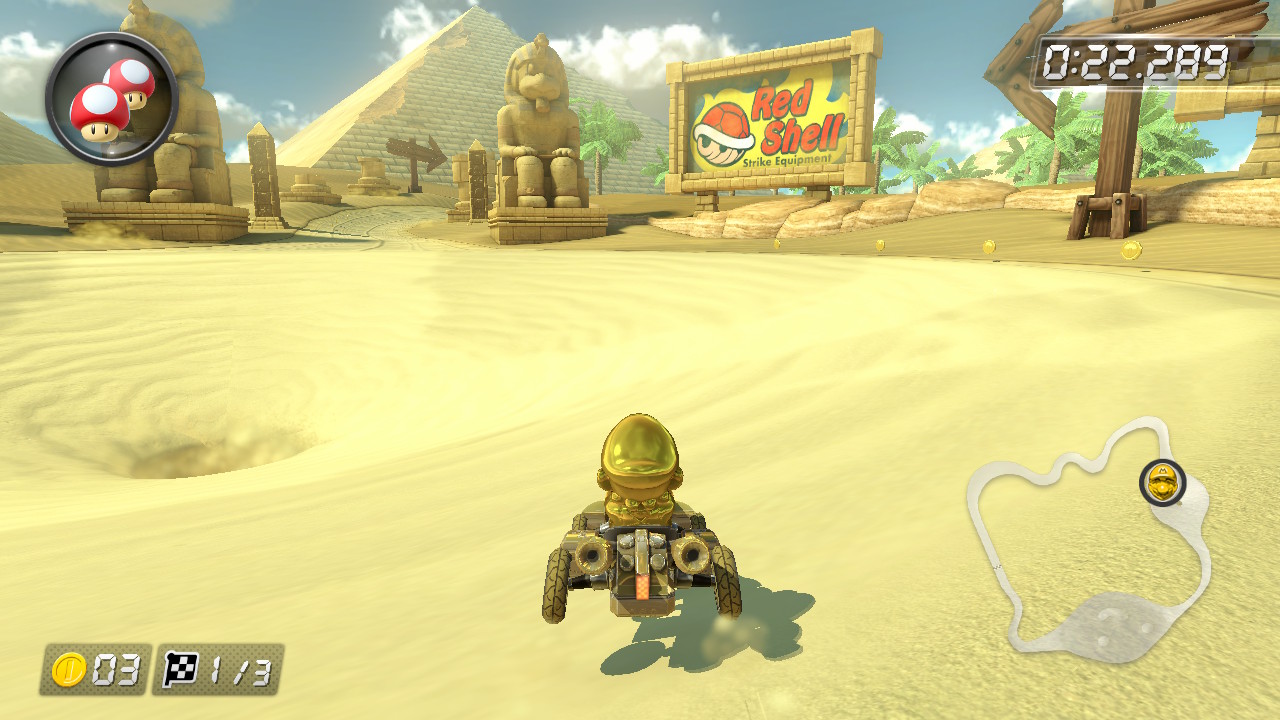Select the gold player marker on minimap
The width and height of the screenshot is (1280, 720).
point(1163,483)
